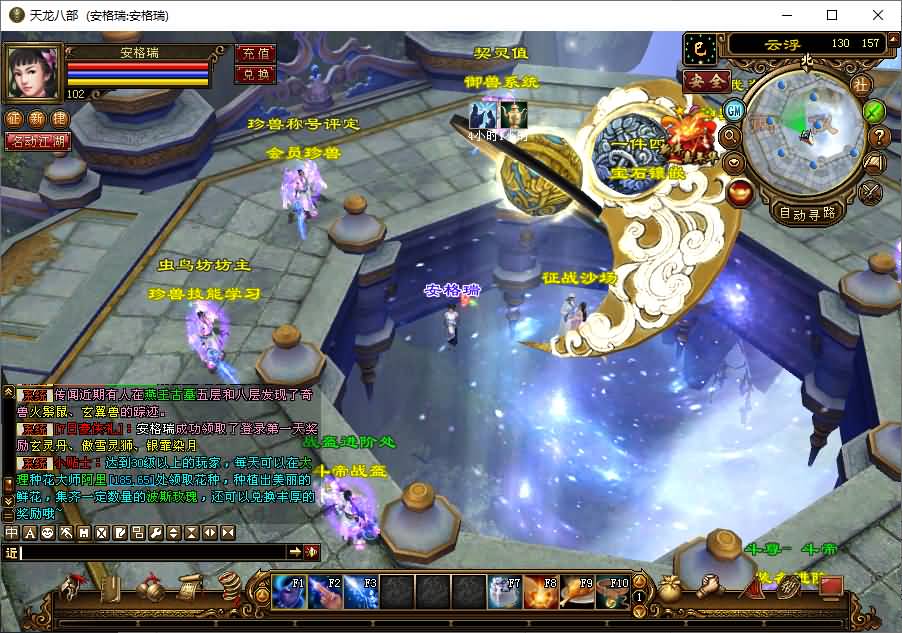Open the 充值 recharge button

pyautogui.click(x=255, y=53)
